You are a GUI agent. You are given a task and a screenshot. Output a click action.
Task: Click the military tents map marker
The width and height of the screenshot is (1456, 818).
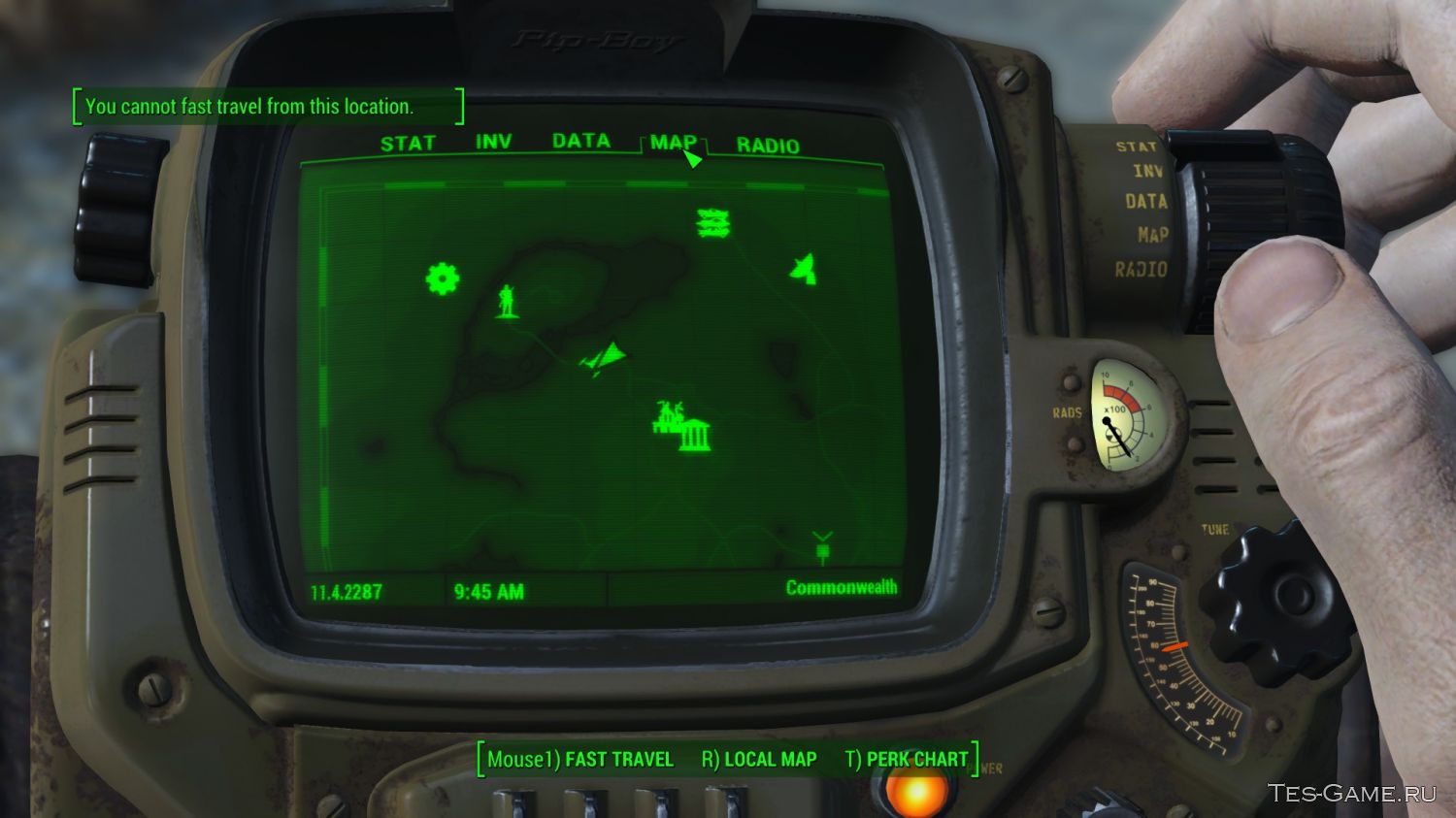pyautogui.click(x=711, y=223)
